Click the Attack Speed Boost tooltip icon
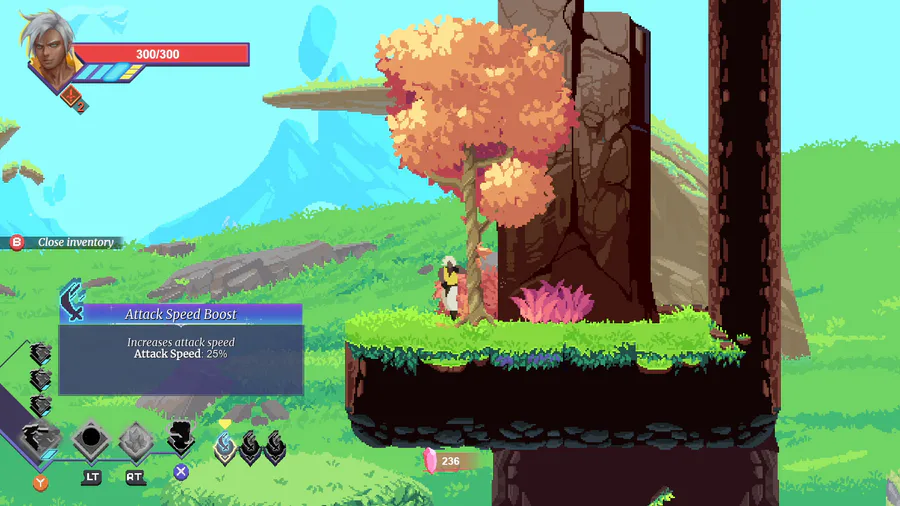Image resolution: width=900 pixels, height=506 pixels. [x=72, y=301]
